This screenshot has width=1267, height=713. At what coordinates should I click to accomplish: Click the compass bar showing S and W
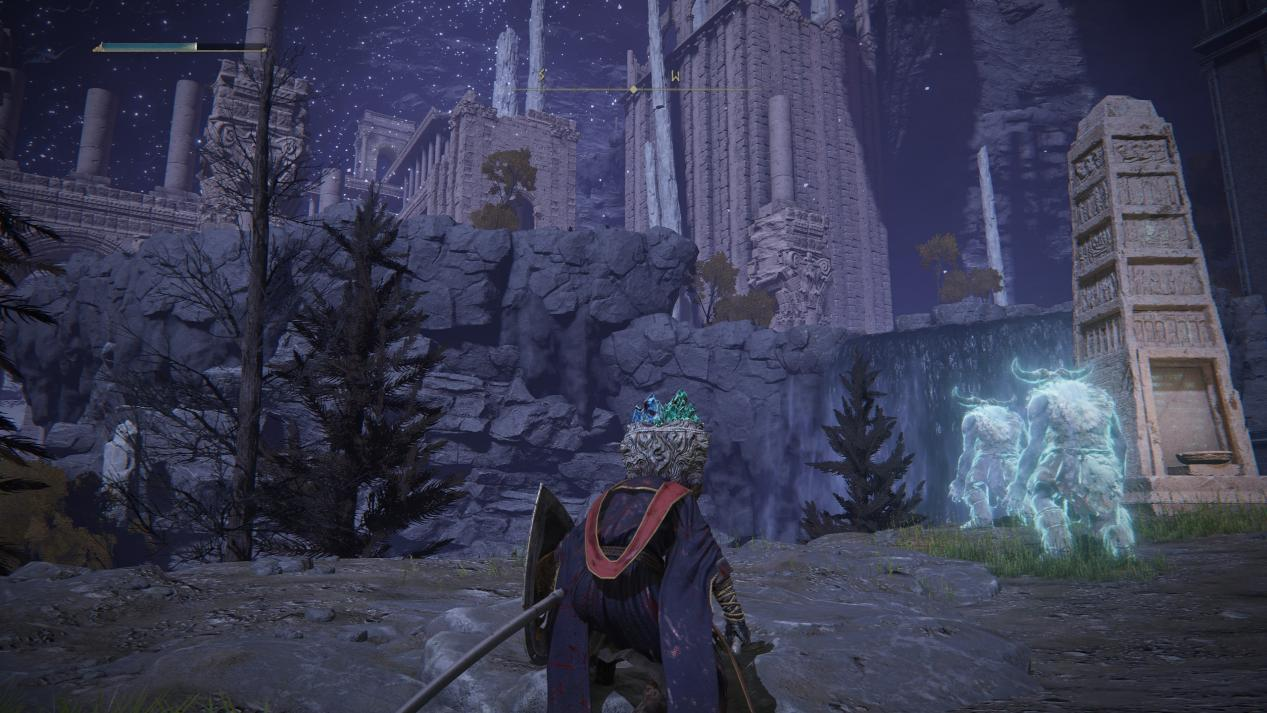632,86
